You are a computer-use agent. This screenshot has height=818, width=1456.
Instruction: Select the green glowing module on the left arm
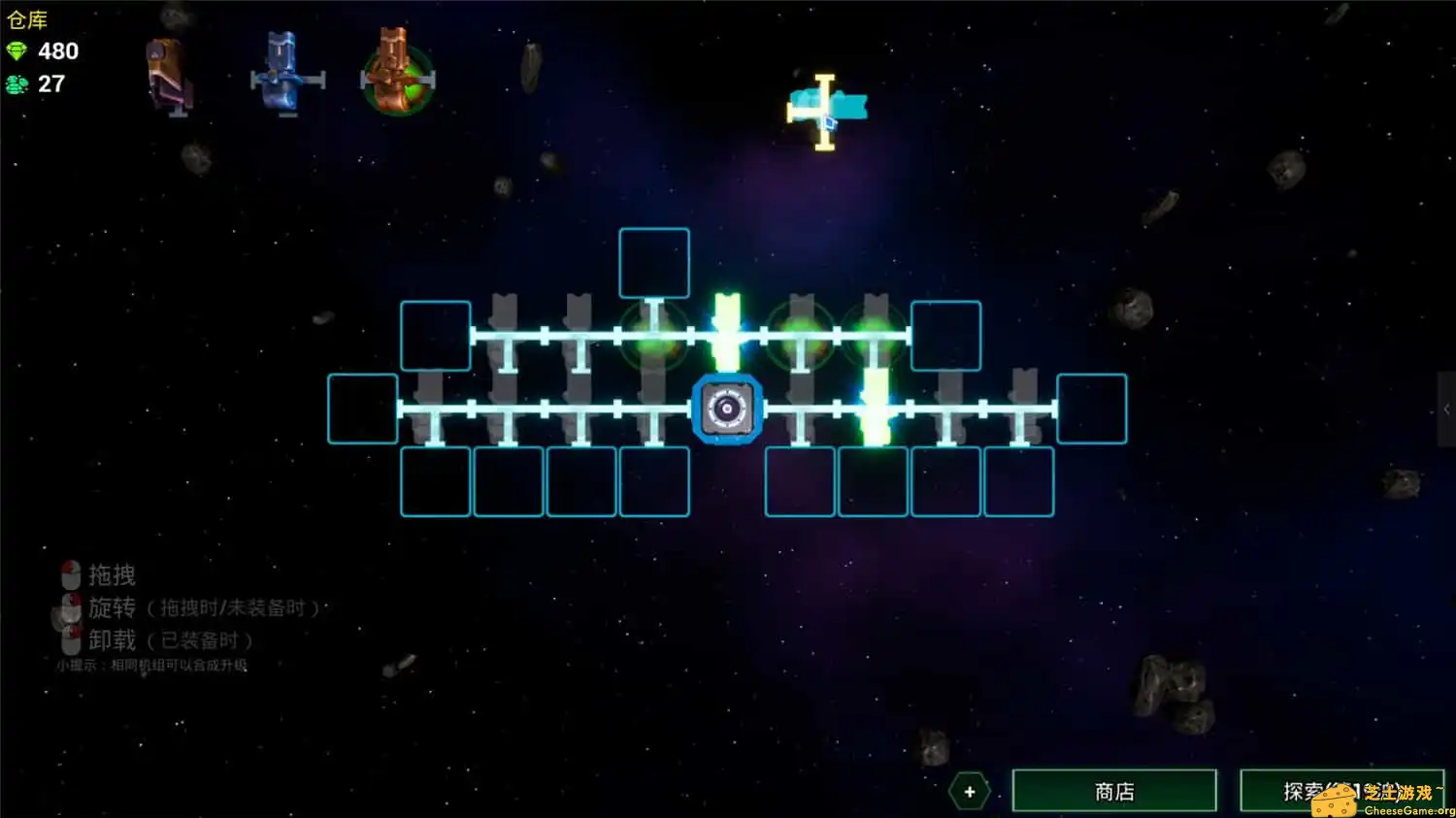[x=654, y=337]
